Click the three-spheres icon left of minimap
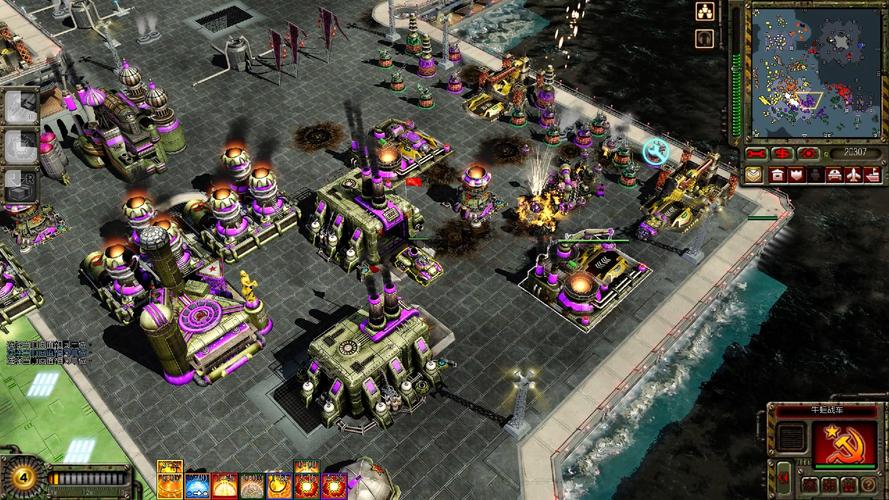The height and width of the screenshot is (500, 889). tap(704, 12)
